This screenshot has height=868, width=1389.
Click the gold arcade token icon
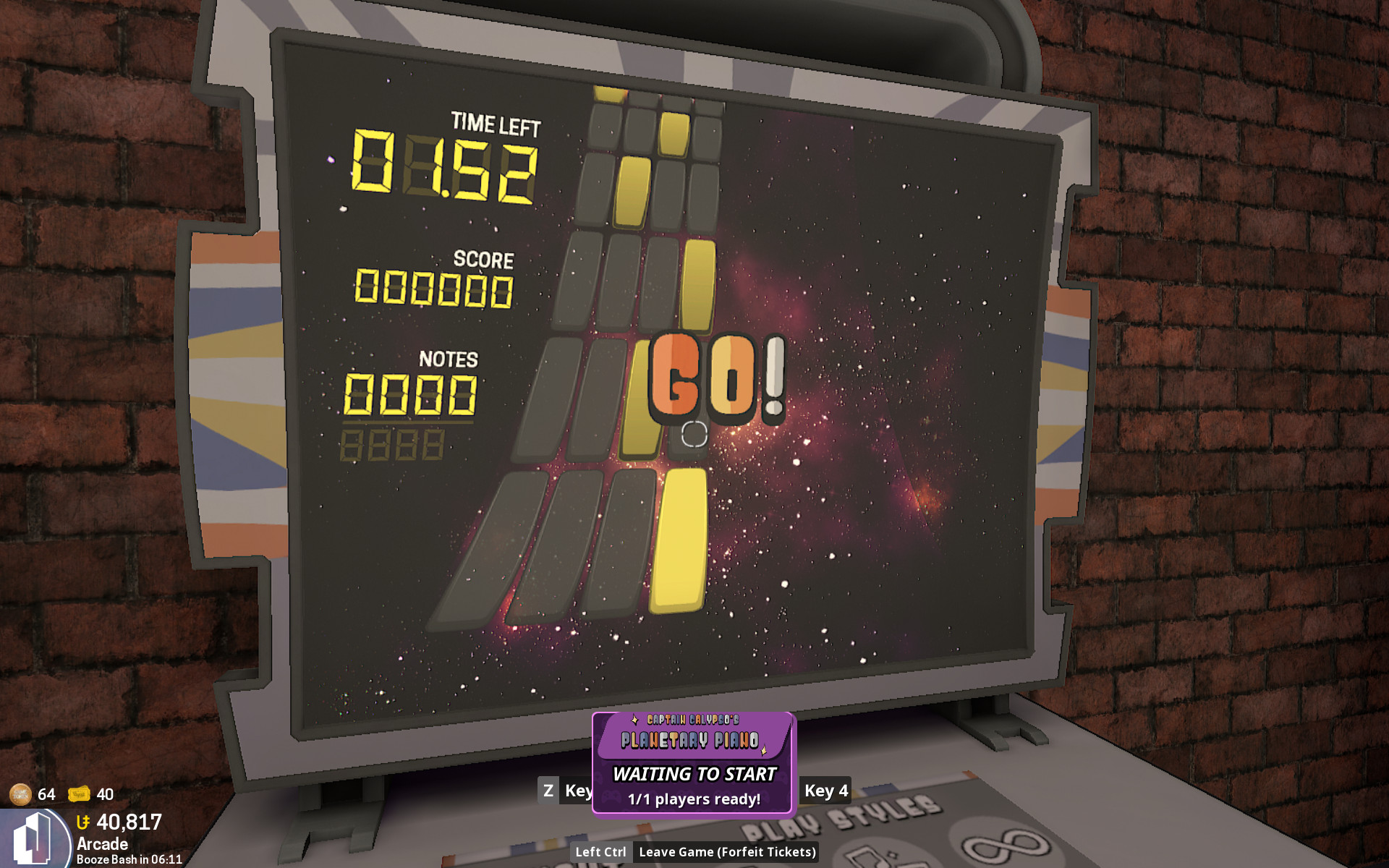pyautogui.click(x=20, y=794)
